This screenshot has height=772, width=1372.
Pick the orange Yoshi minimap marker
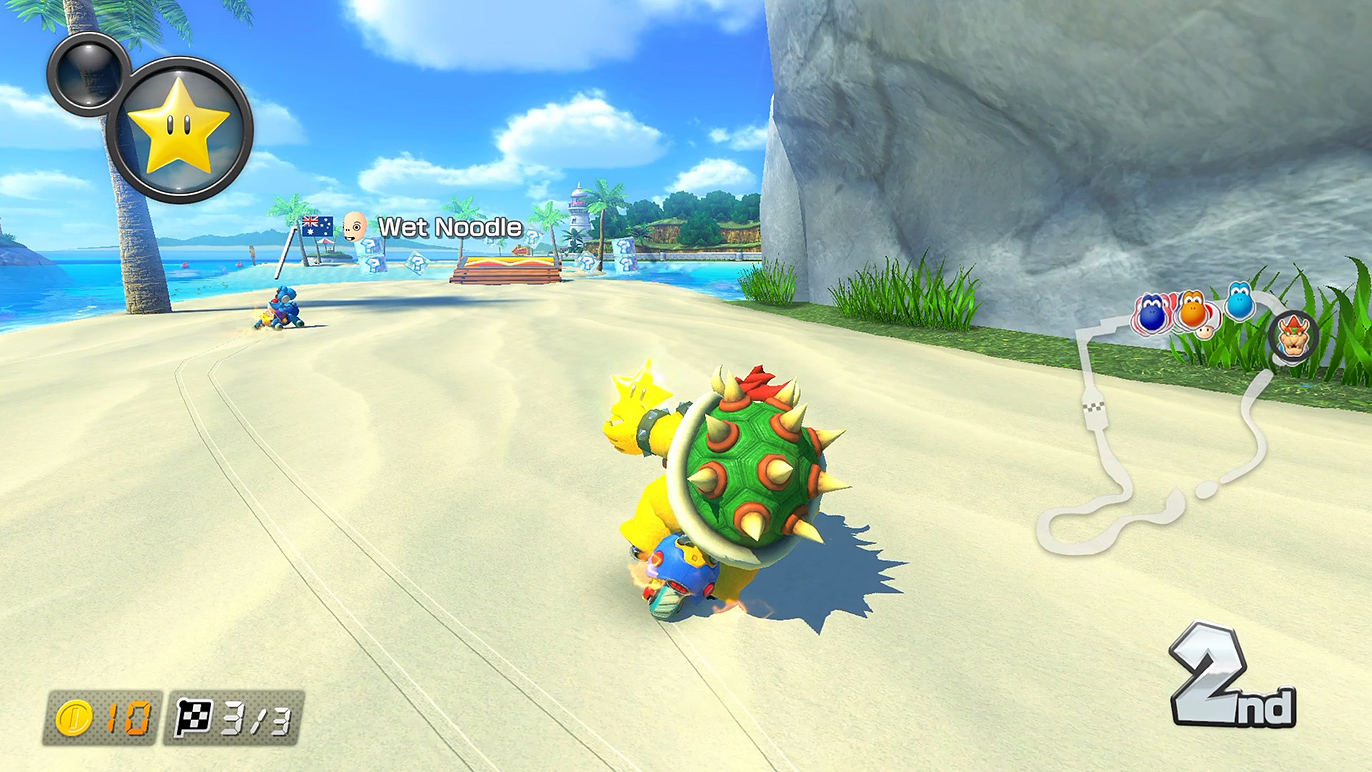(x=1191, y=311)
